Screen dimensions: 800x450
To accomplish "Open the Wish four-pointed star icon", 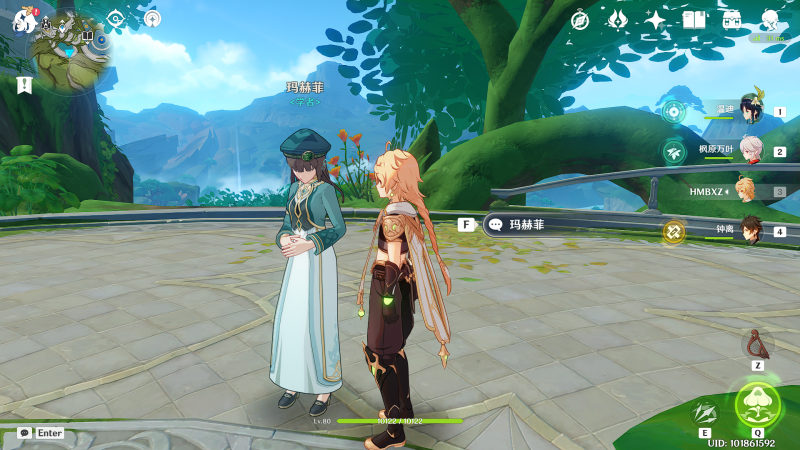I will click(656, 20).
